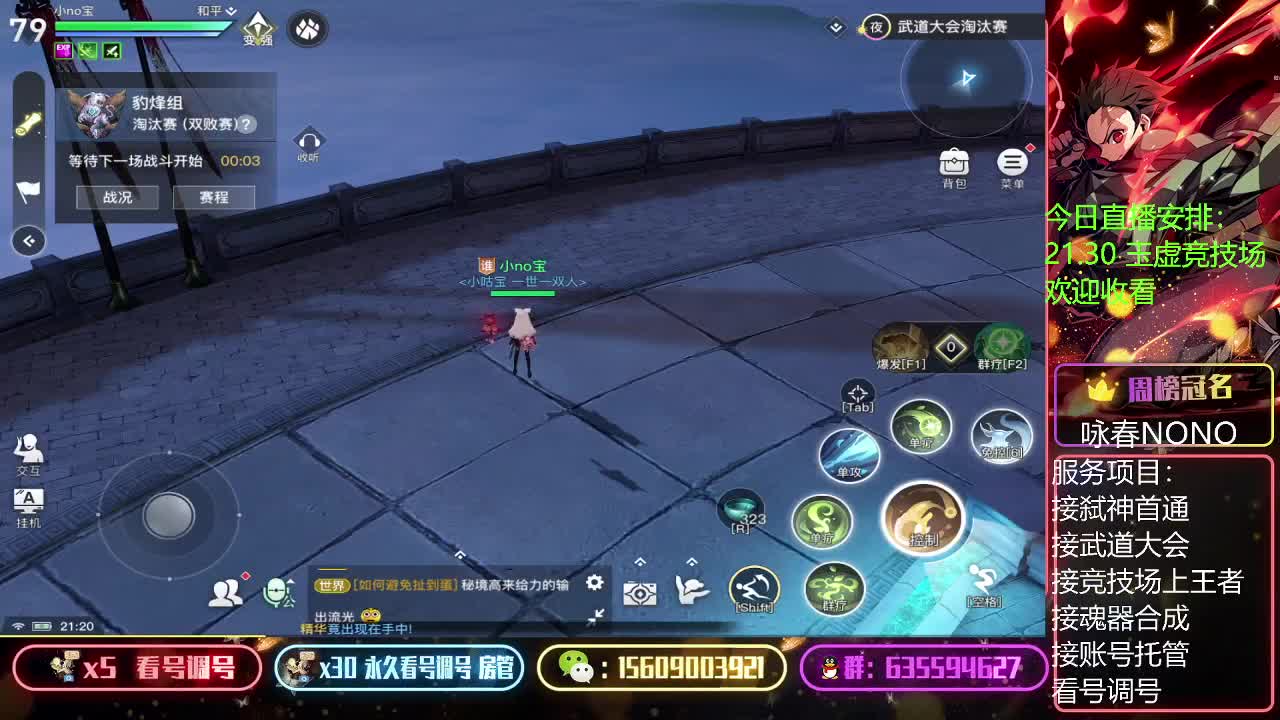
Task: Open the 菜单 menu icon
Action: coord(1013,160)
